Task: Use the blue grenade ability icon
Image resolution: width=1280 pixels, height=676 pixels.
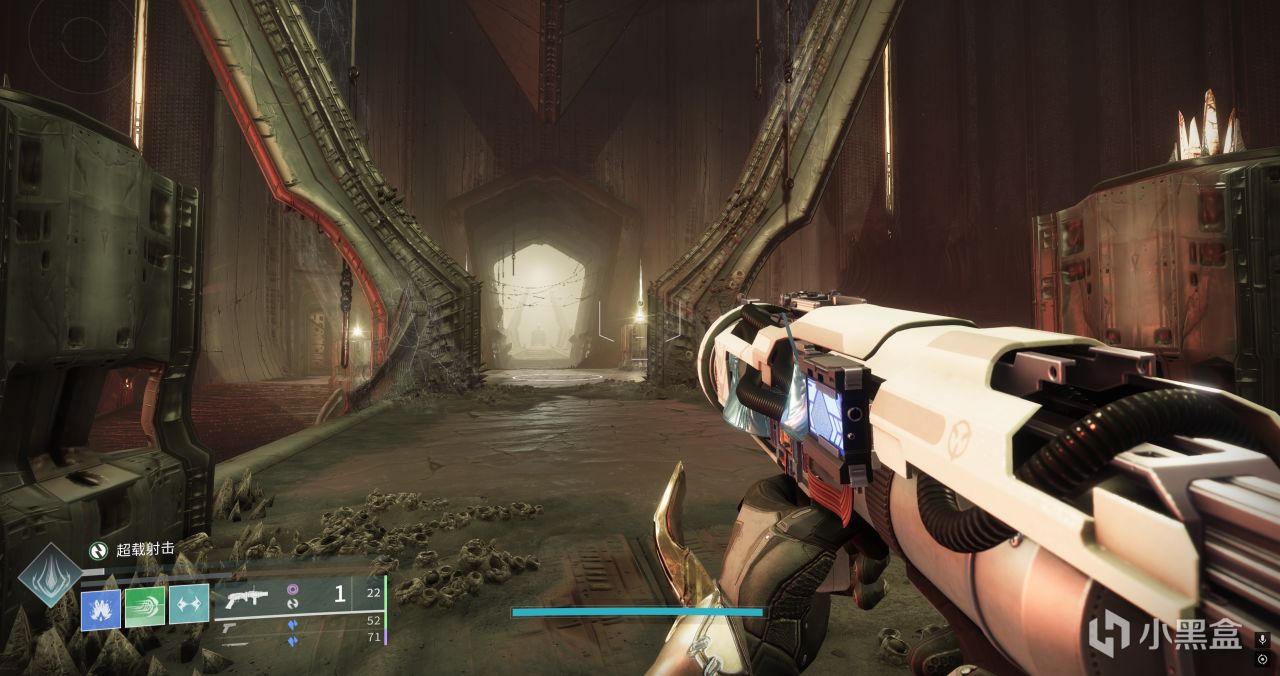Action: [x=101, y=609]
